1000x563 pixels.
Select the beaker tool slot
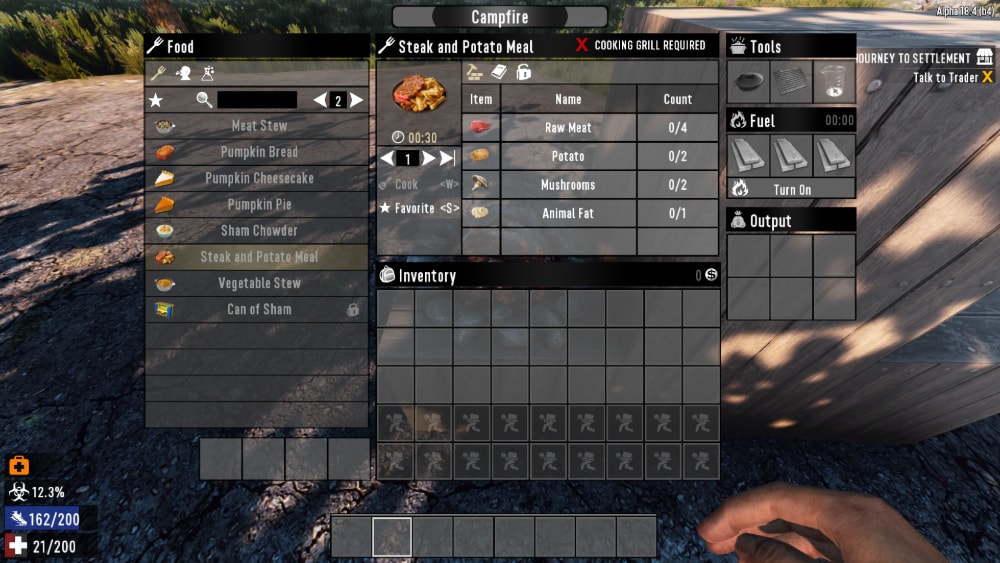834,82
